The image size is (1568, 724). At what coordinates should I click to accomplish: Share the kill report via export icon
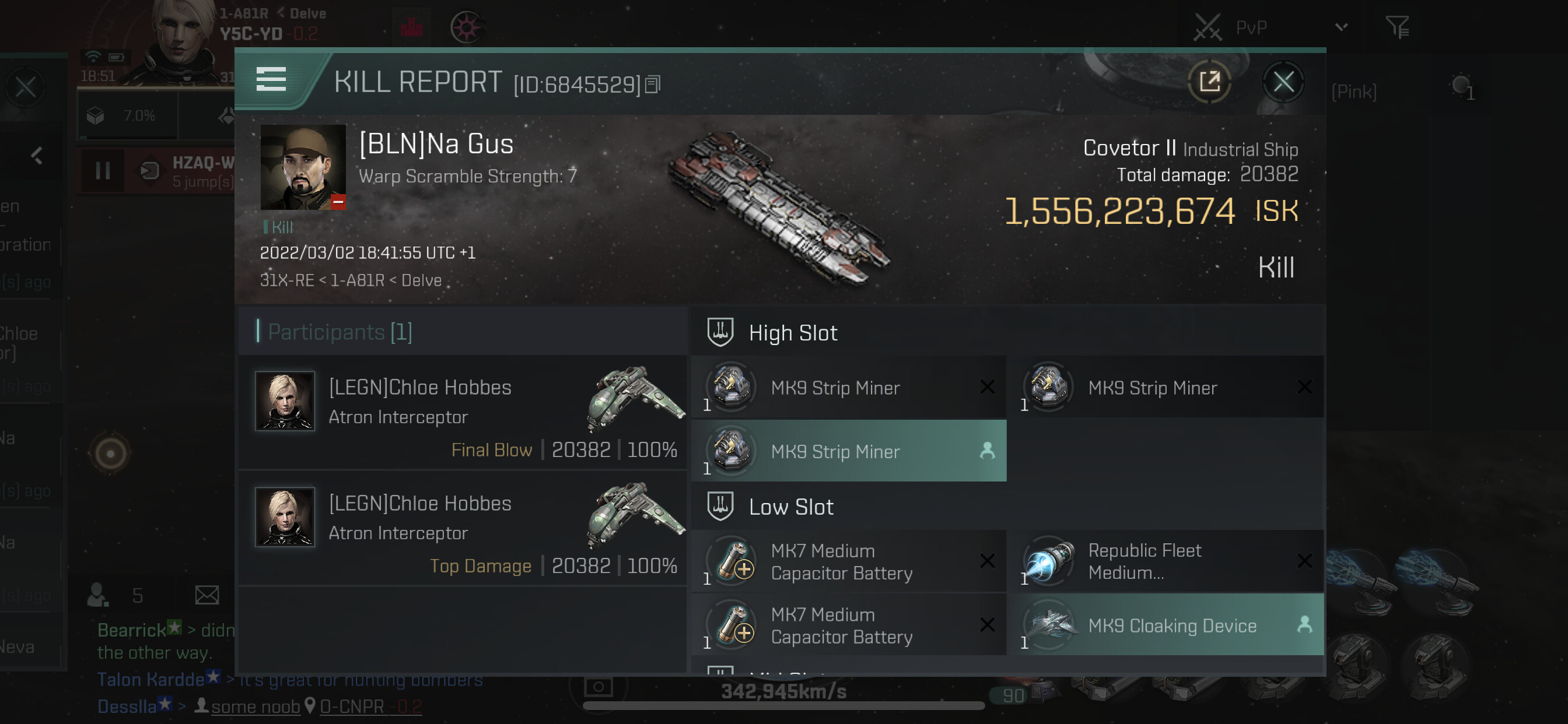tap(1209, 82)
